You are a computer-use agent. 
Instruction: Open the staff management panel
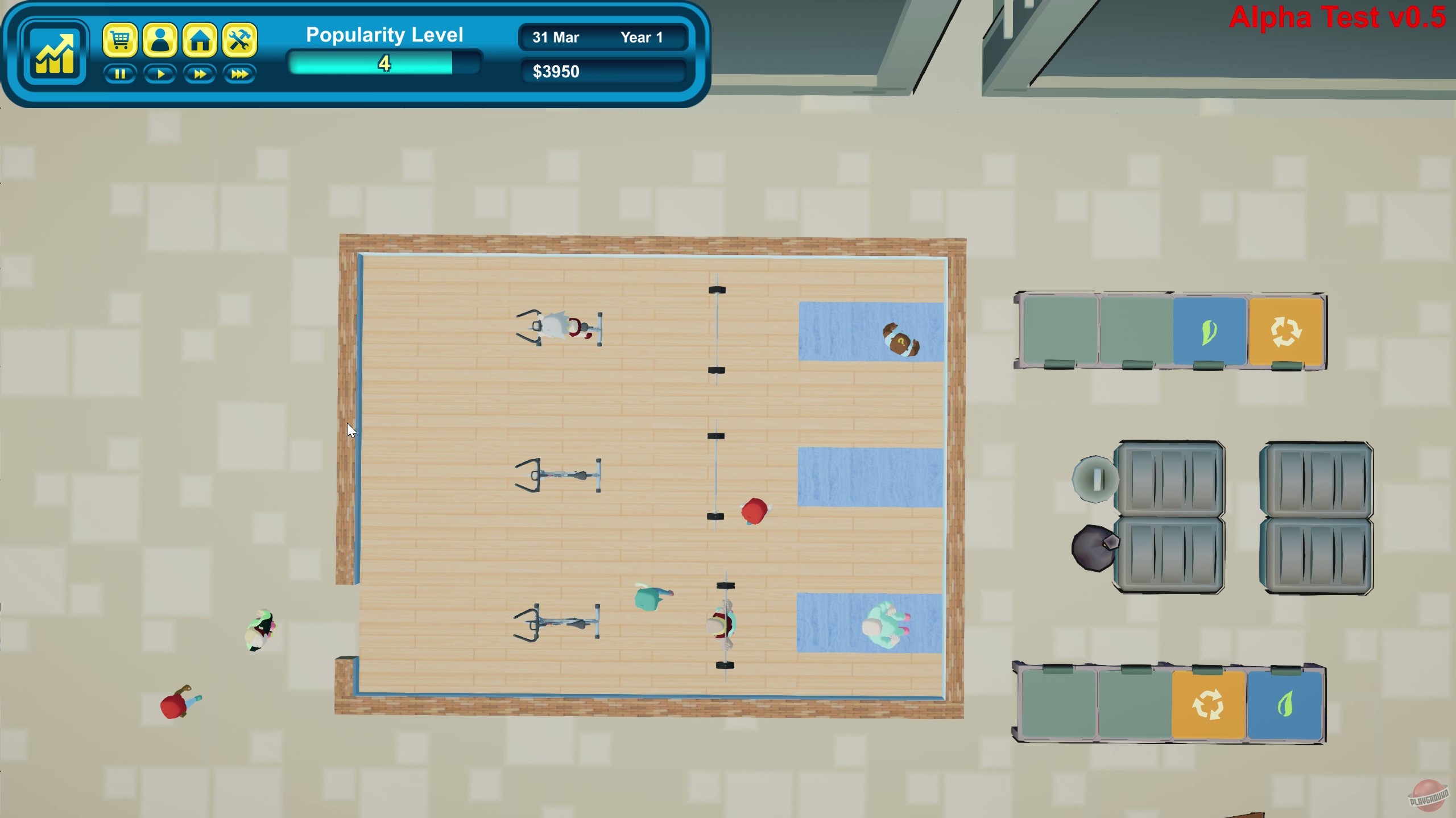click(161, 40)
